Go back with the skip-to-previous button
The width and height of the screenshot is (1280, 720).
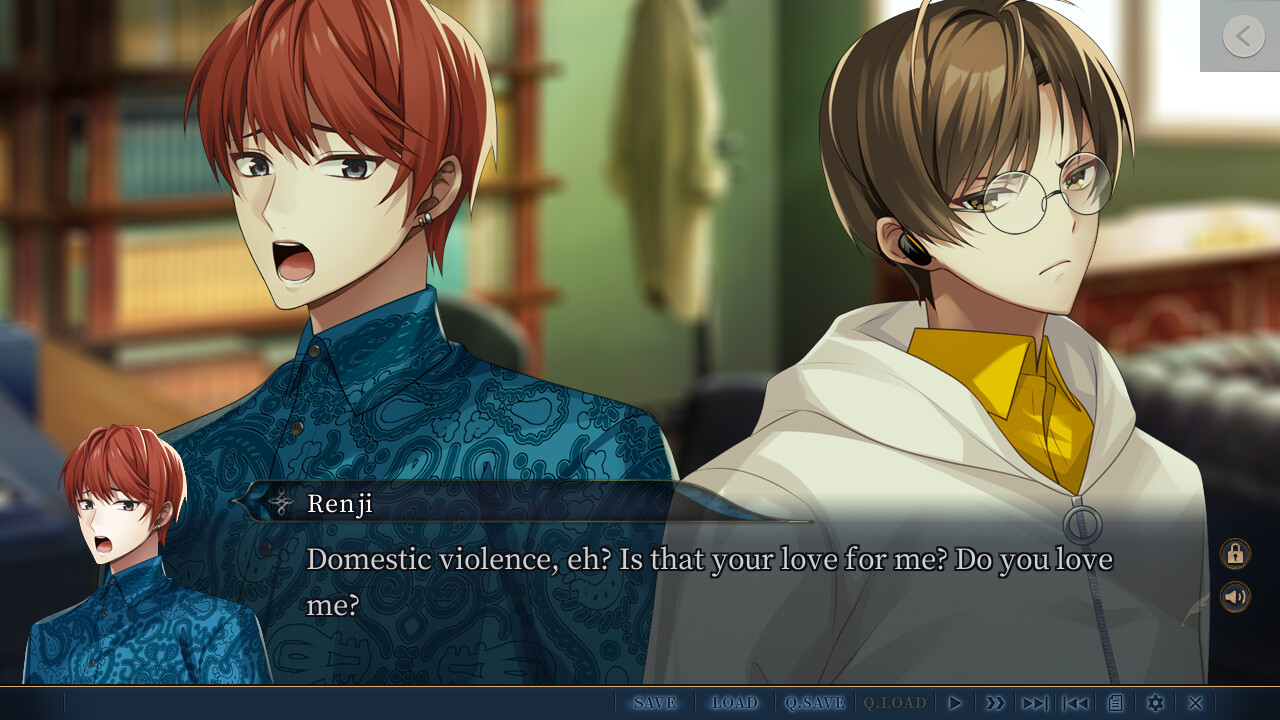[x=1076, y=703]
